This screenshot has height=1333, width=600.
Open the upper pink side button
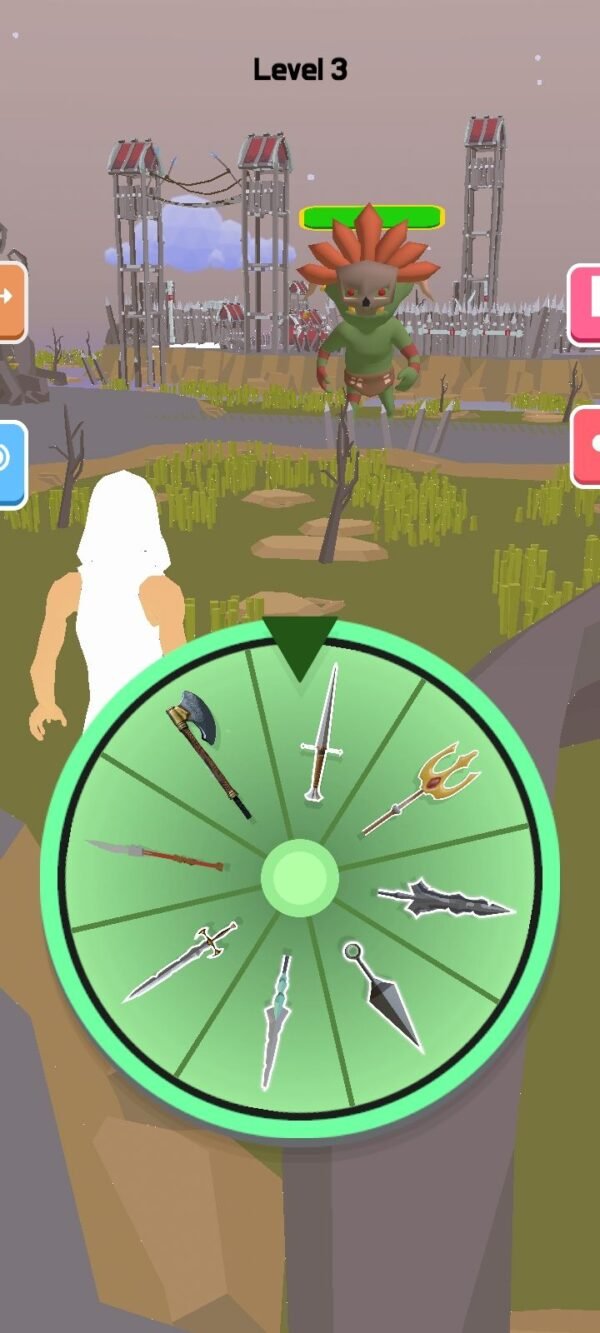pos(587,305)
